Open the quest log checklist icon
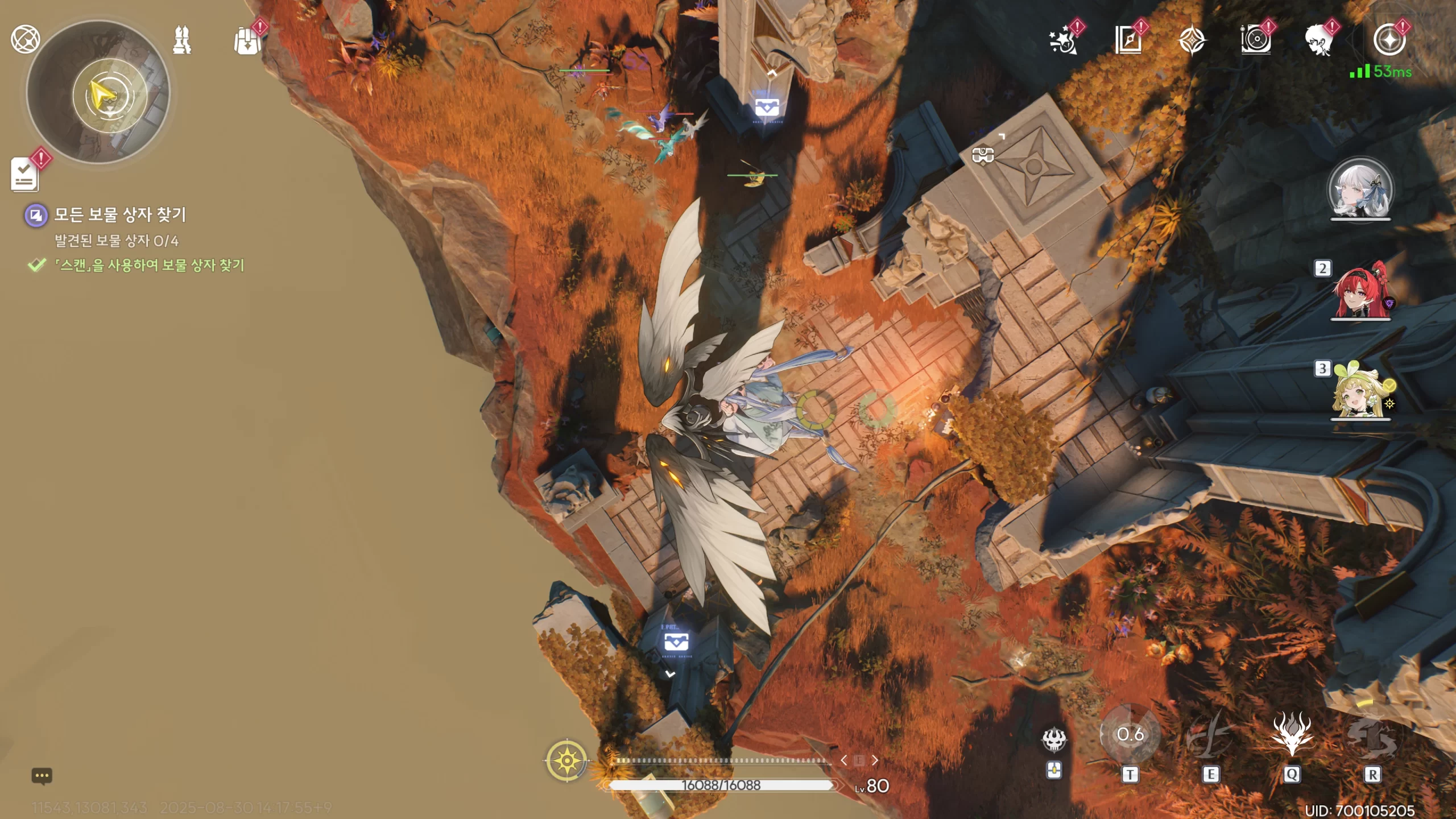The image size is (1456, 819). click(x=25, y=174)
